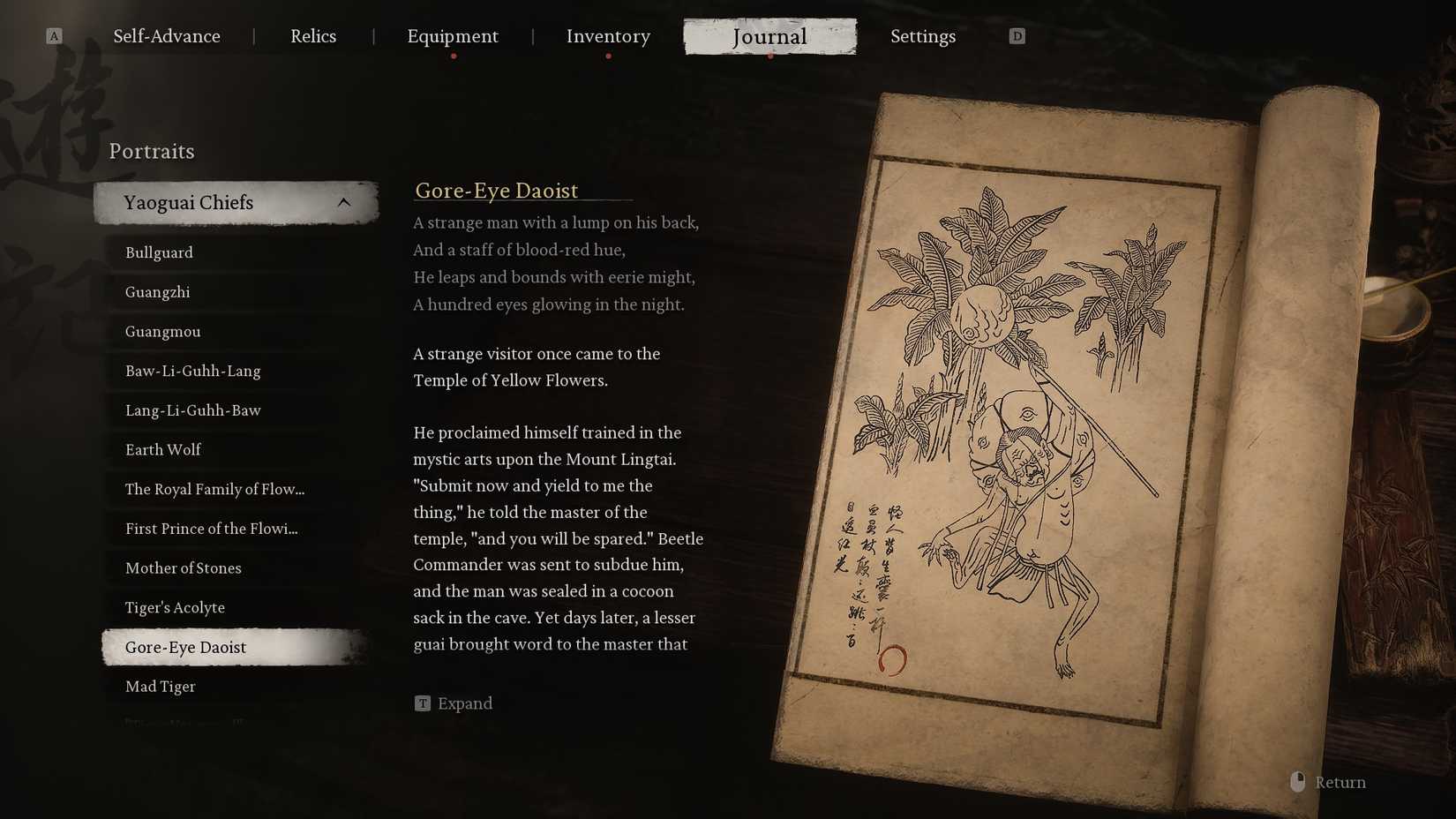Viewport: 1456px width, 819px height.
Task: Select Earth Wolf from the portraits list
Action: (x=162, y=449)
